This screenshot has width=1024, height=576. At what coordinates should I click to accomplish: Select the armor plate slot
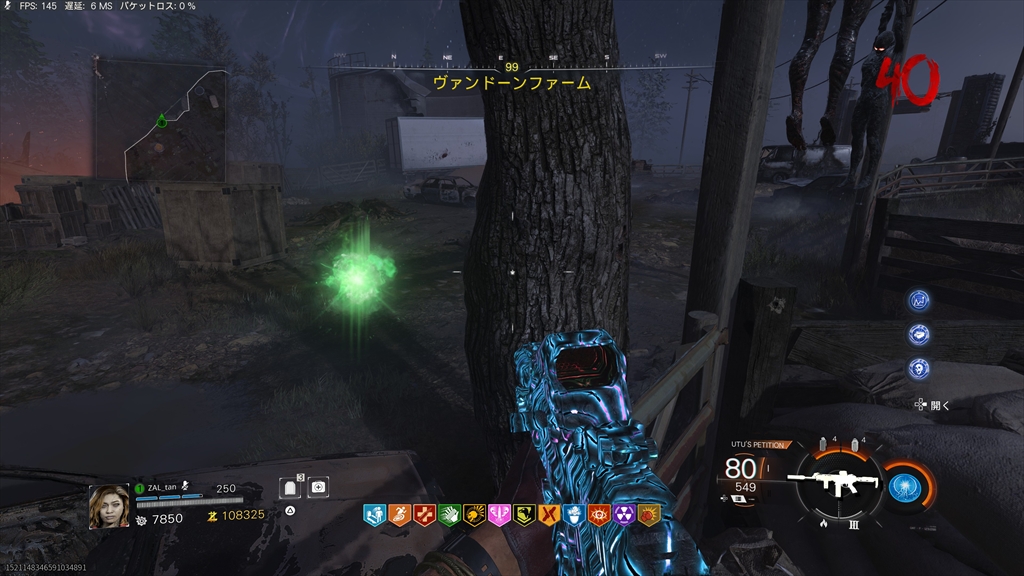tap(291, 487)
